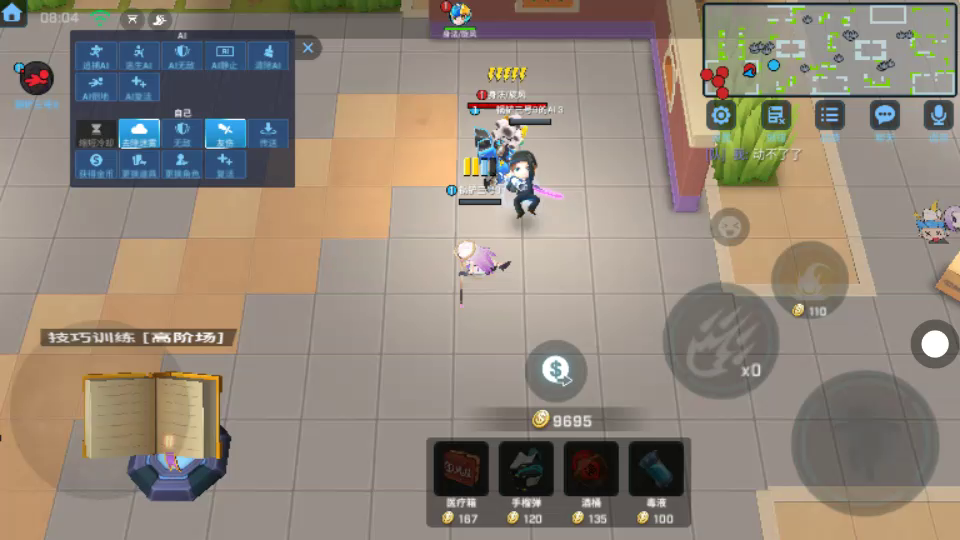The height and width of the screenshot is (540, 960).
Task: Tap the dollar-sign shop button
Action: pos(556,370)
